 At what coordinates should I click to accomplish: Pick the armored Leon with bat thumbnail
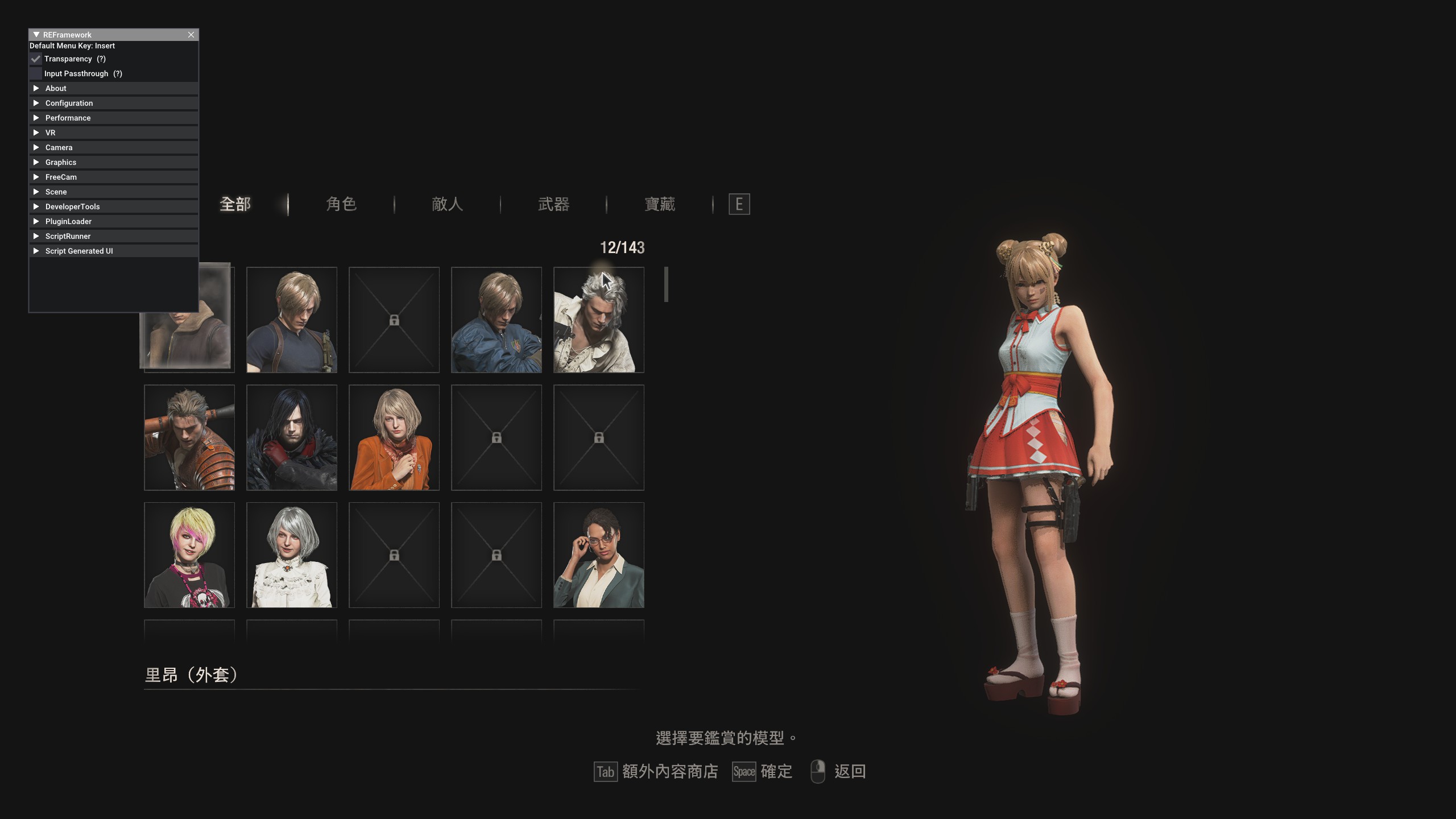[189, 437]
